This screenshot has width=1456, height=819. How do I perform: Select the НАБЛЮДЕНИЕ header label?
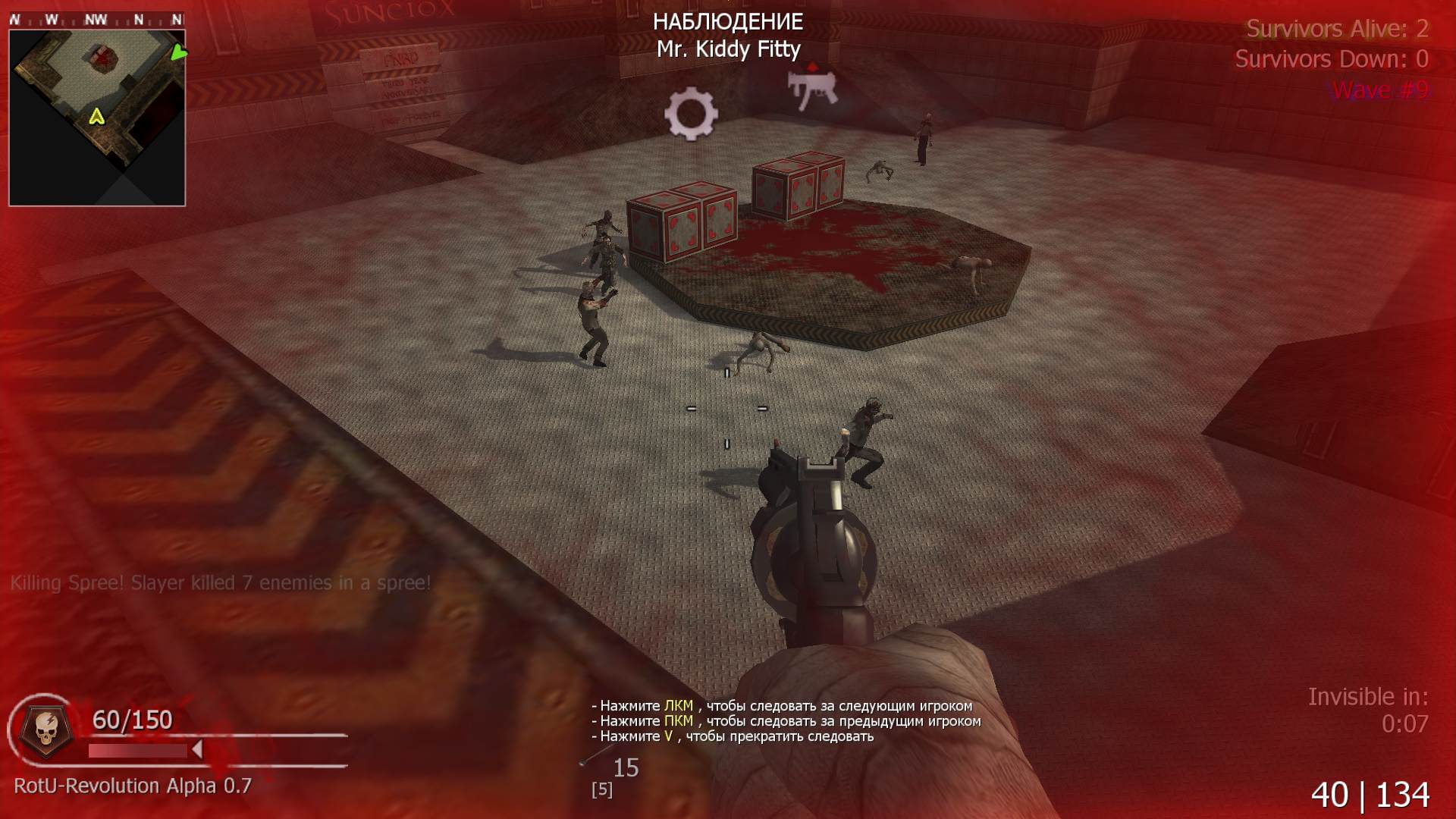point(728,22)
